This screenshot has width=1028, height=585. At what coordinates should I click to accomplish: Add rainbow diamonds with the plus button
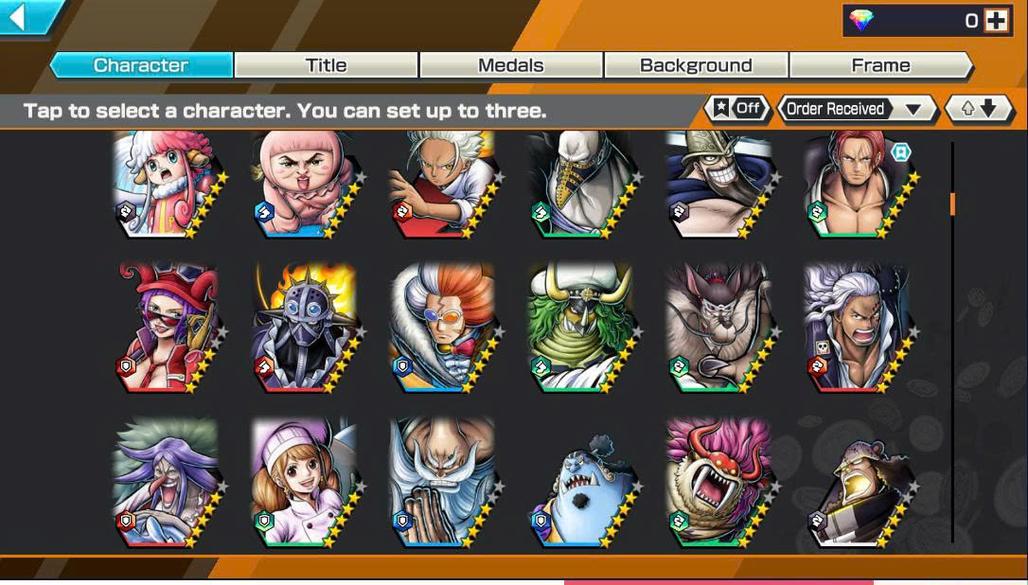point(996,20)
